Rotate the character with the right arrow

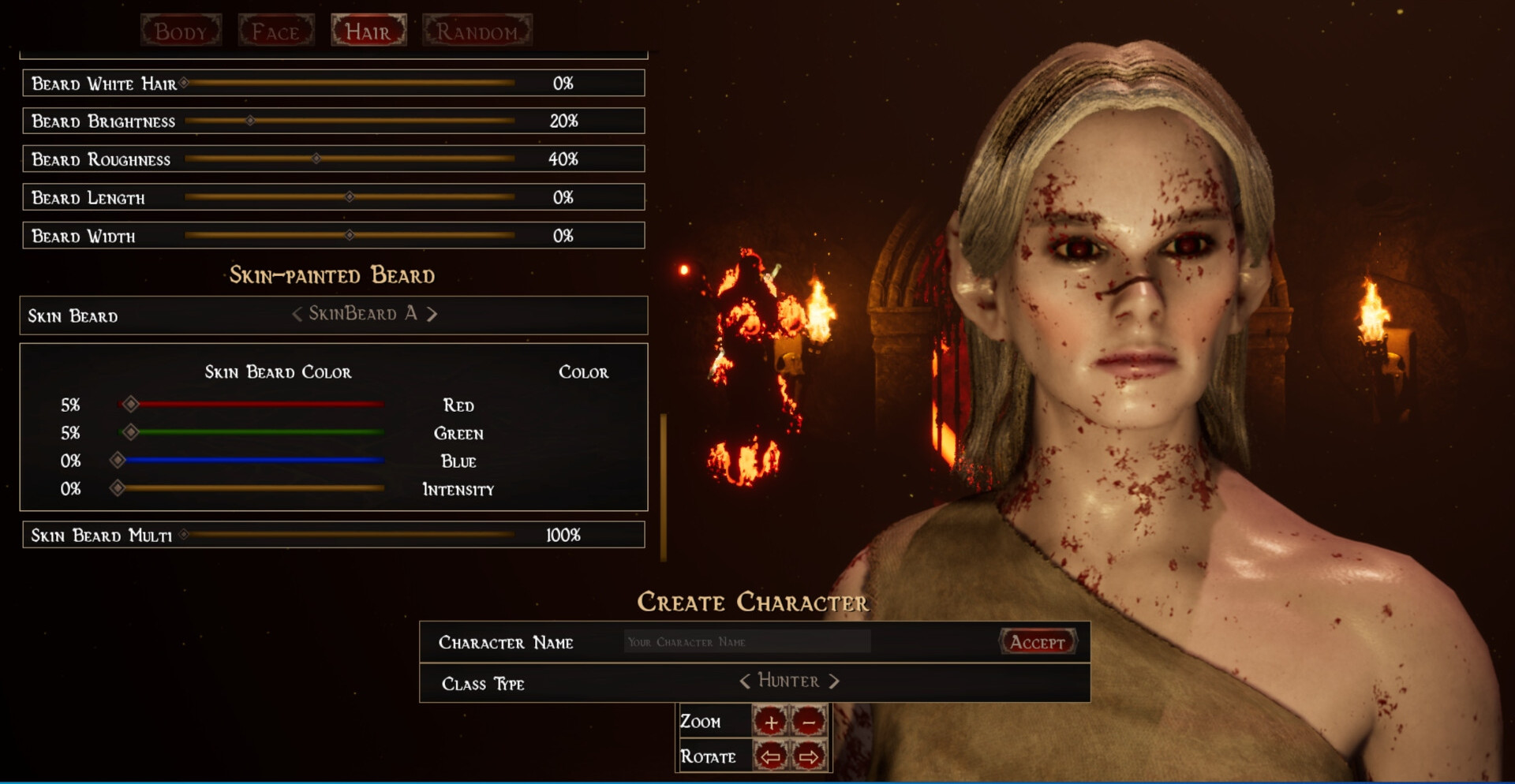pos(808,757)
